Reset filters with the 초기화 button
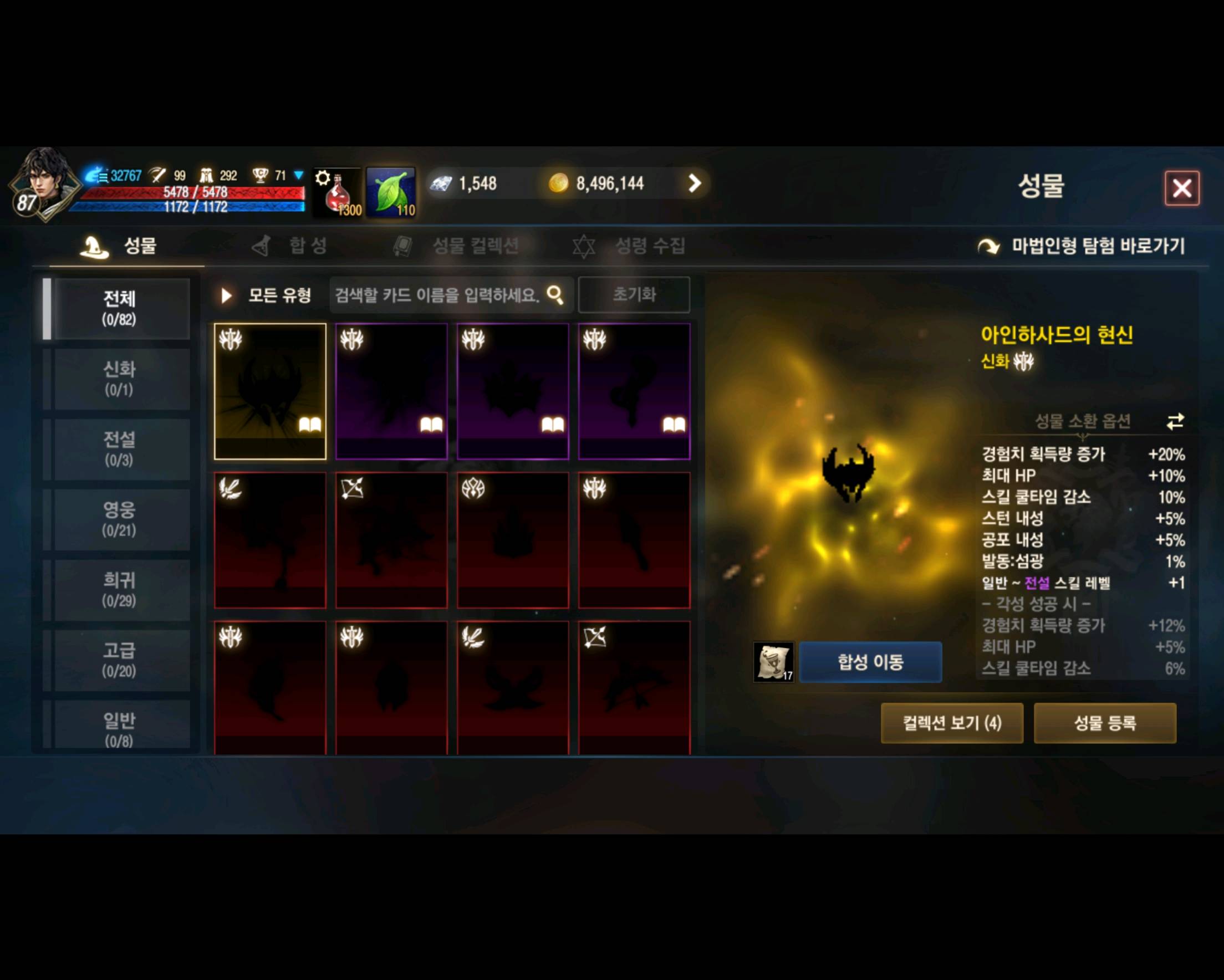The image size is (1224, 980). tap(634, 295)
